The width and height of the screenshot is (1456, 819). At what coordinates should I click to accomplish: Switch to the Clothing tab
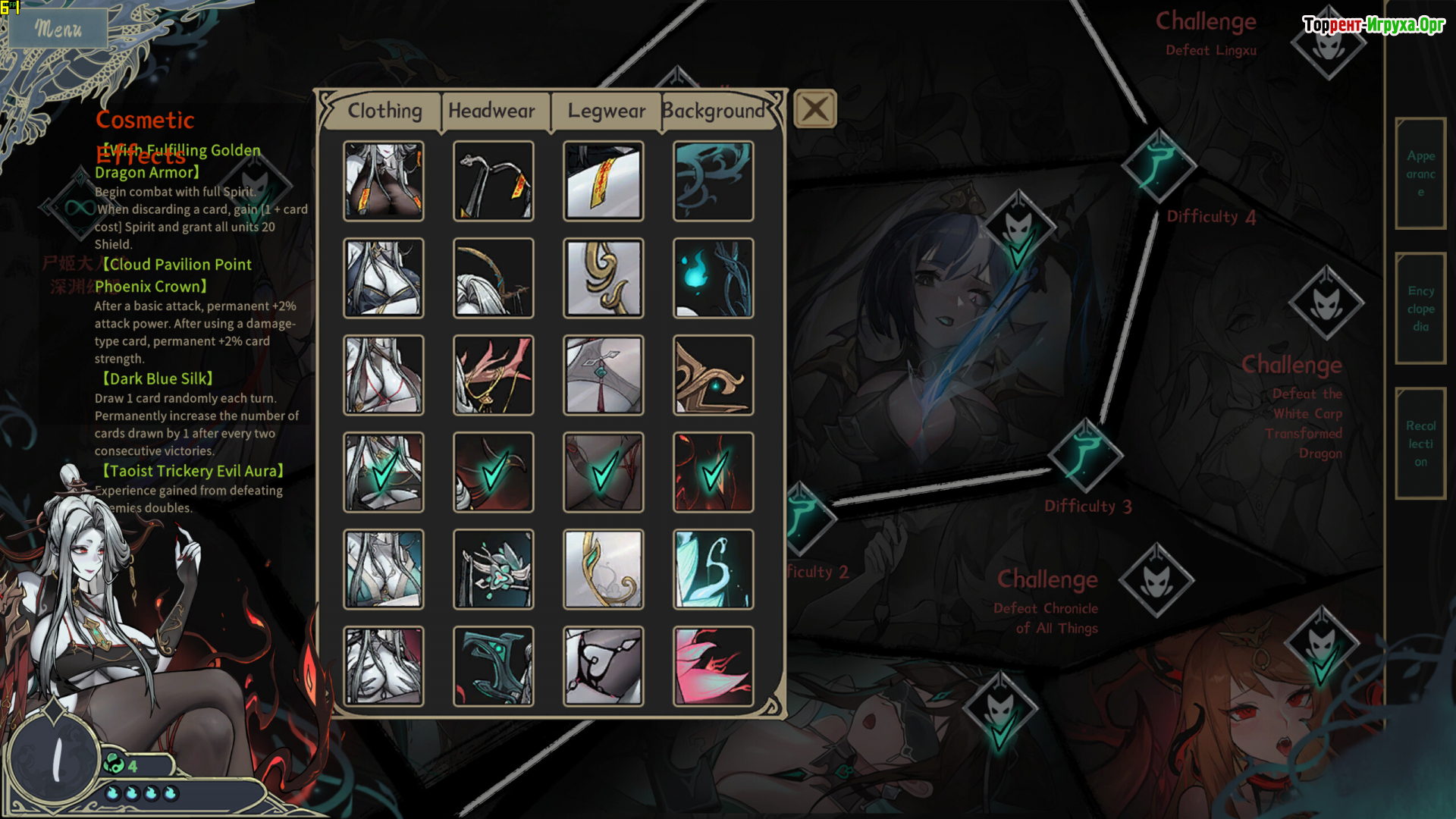[384, 111]
